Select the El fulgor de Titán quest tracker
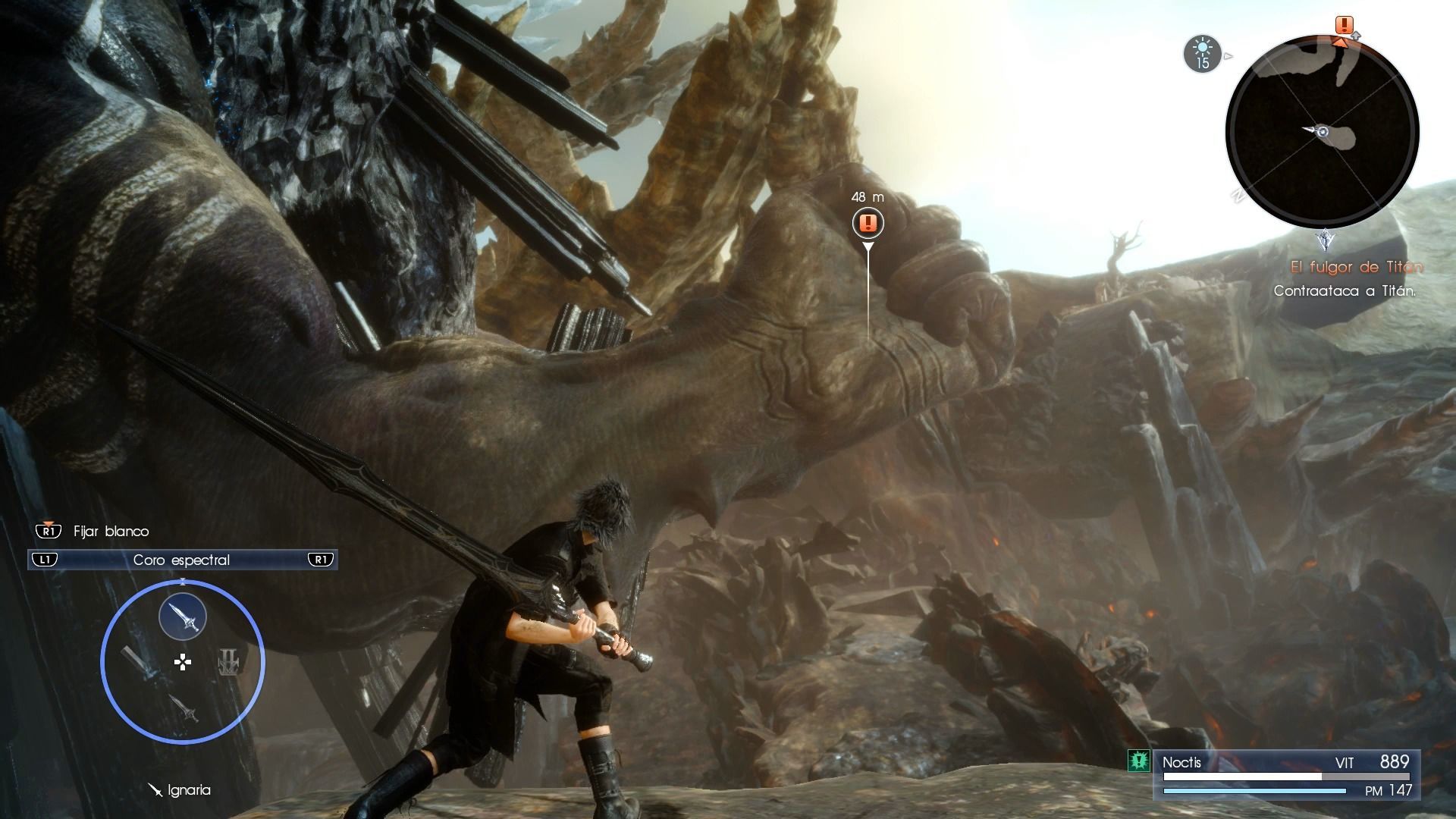This screenshot has height=819, width=1456. [1356, 267]
